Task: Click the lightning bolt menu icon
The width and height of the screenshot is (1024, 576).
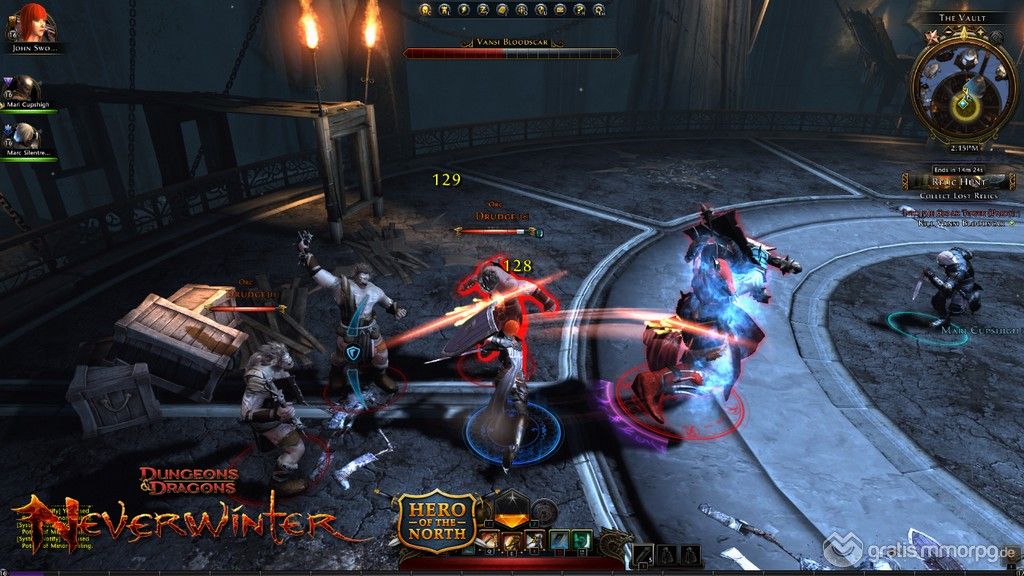Action: (463, 9)
